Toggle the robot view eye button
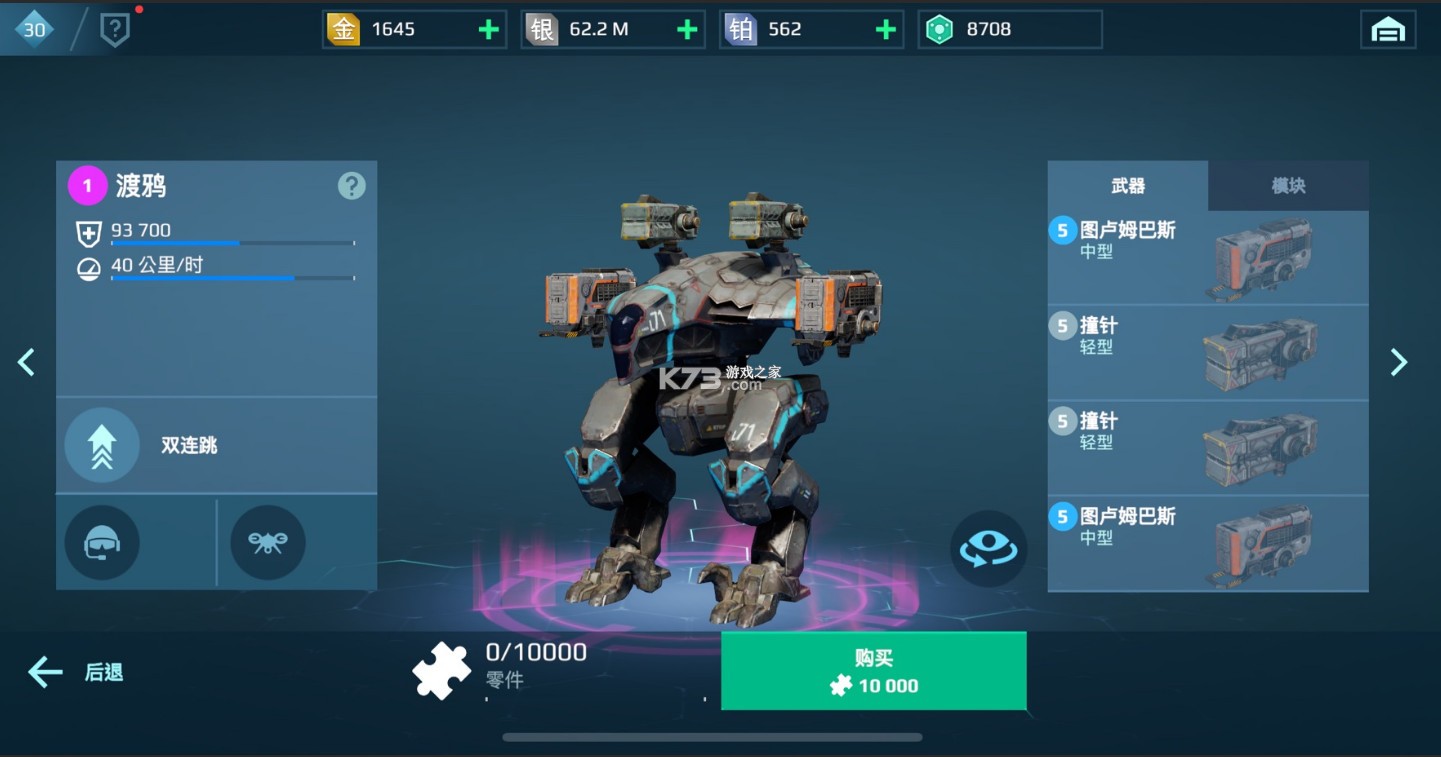Screen dimensions: 1441x757 point(988,548)
